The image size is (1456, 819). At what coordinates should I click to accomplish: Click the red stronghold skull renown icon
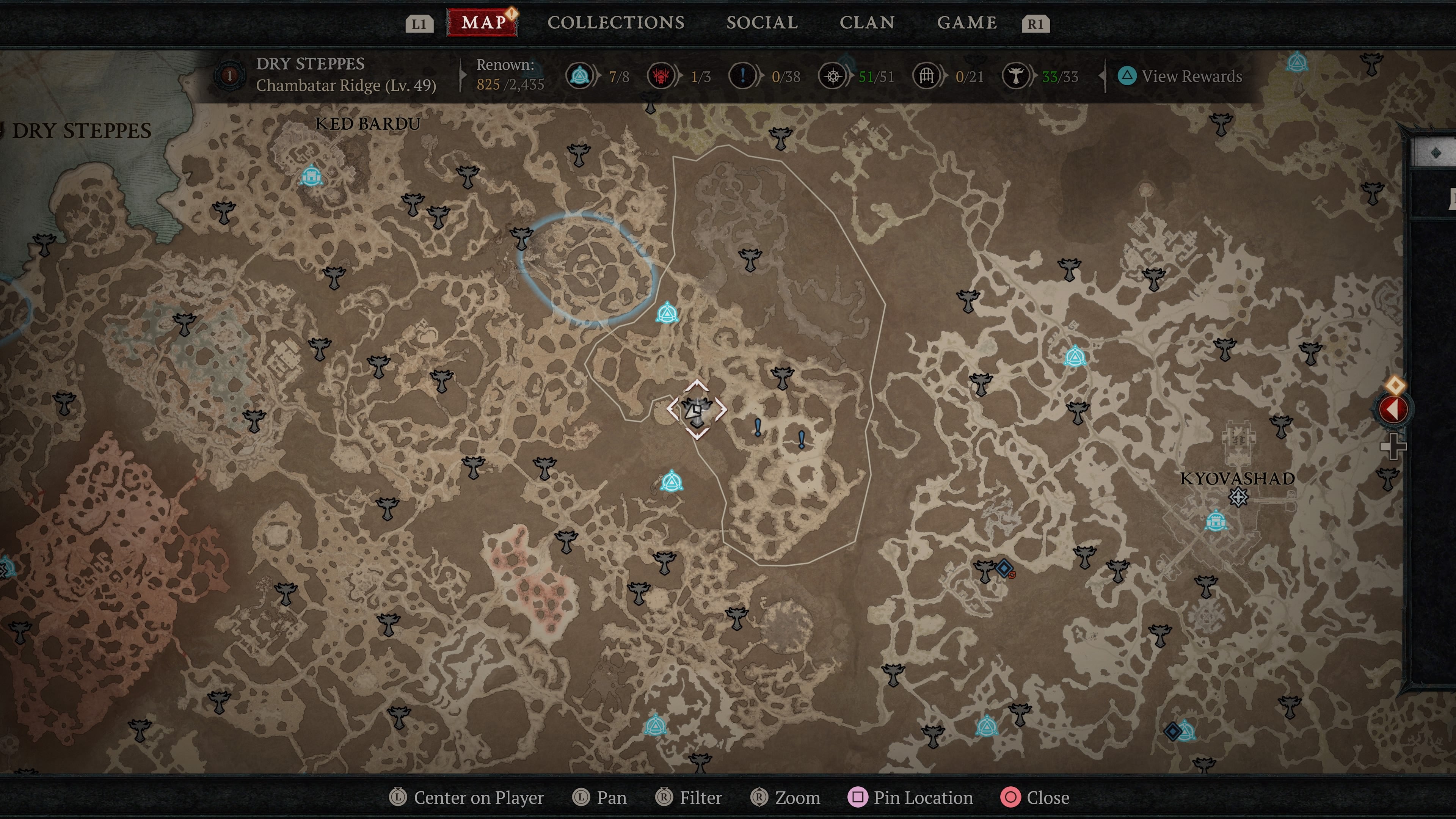tap(661, 76)
